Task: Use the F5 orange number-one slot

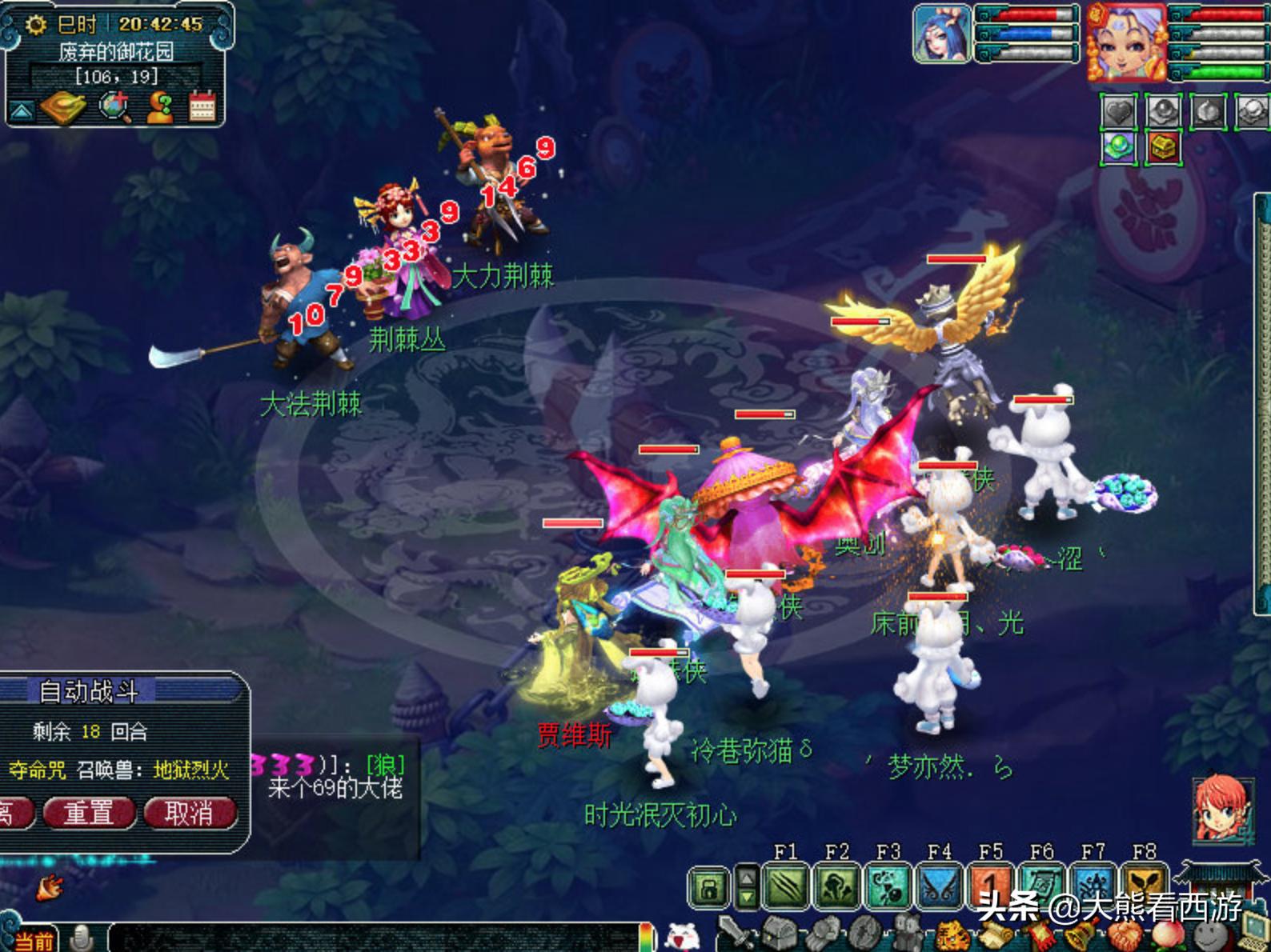Action: pyautogui.click(x=990, y=885)
